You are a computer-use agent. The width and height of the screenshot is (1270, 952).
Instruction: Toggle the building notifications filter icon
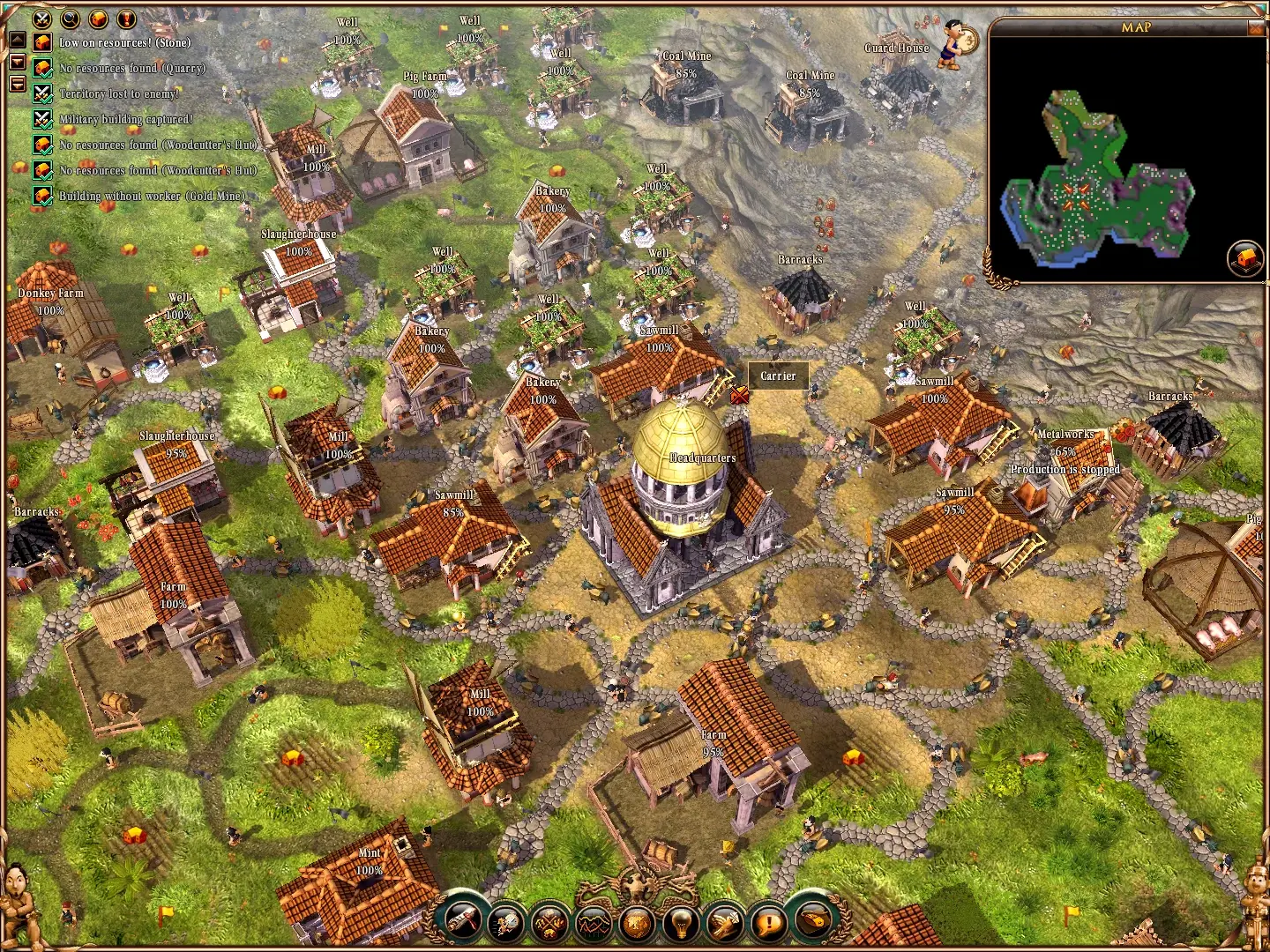(x=97, y=19)
